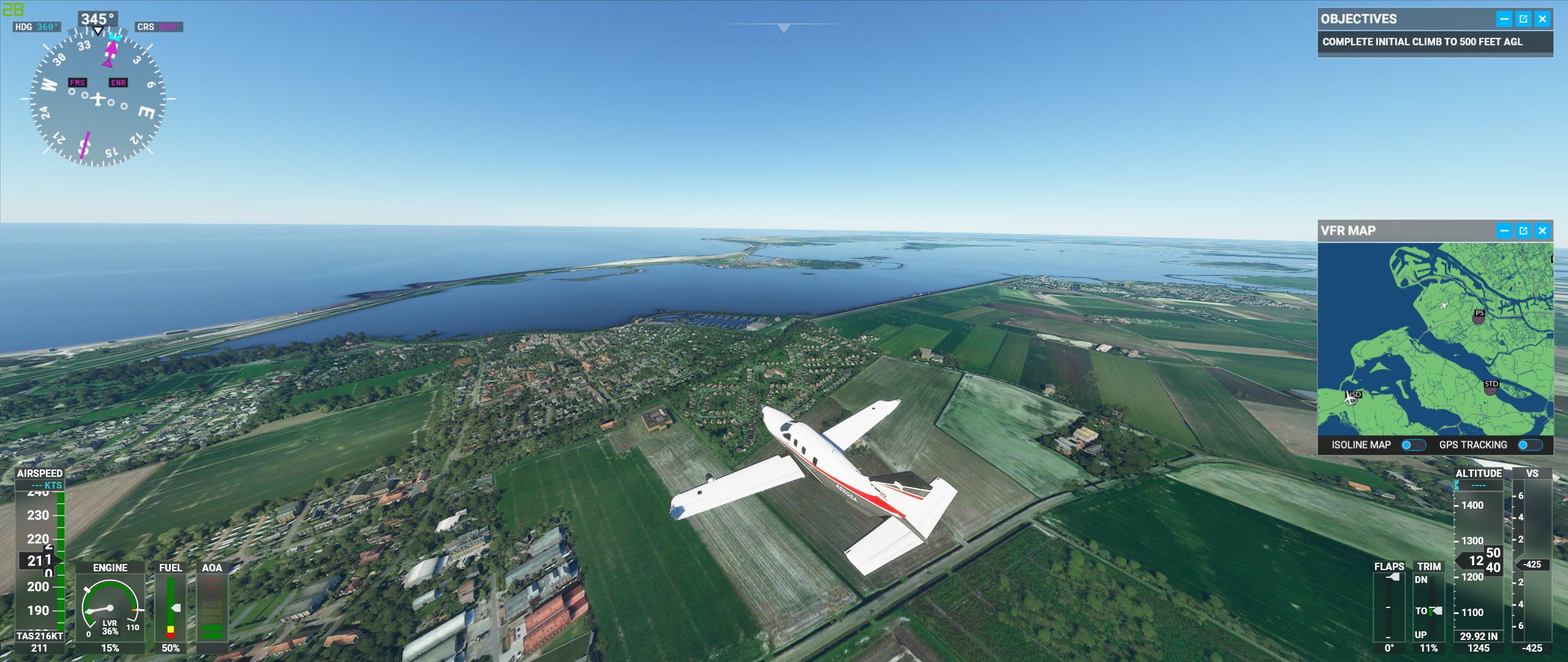Minimize the Objectives panel
The width and height of the screenshot is (1568, 662).
point(1504,19)
